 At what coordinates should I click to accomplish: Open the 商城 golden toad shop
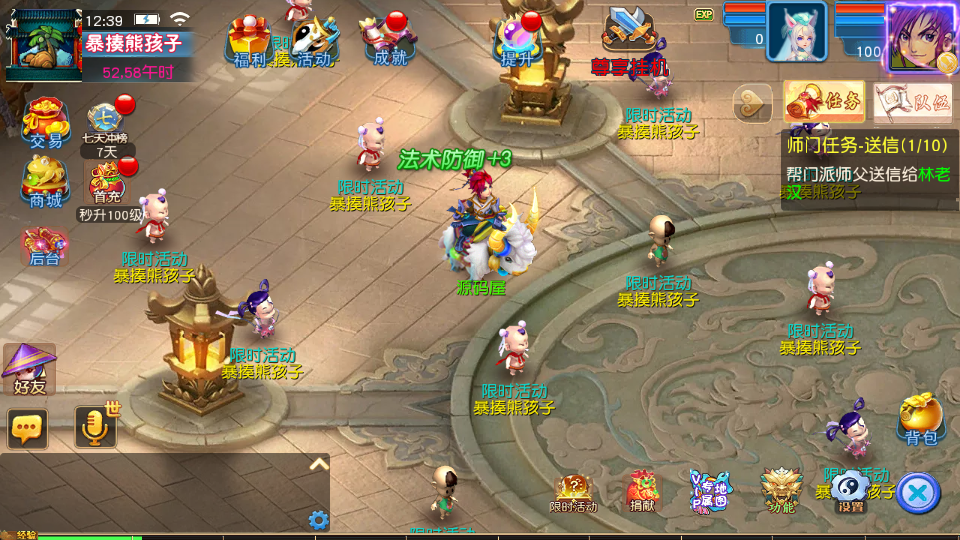pos(45,180)
